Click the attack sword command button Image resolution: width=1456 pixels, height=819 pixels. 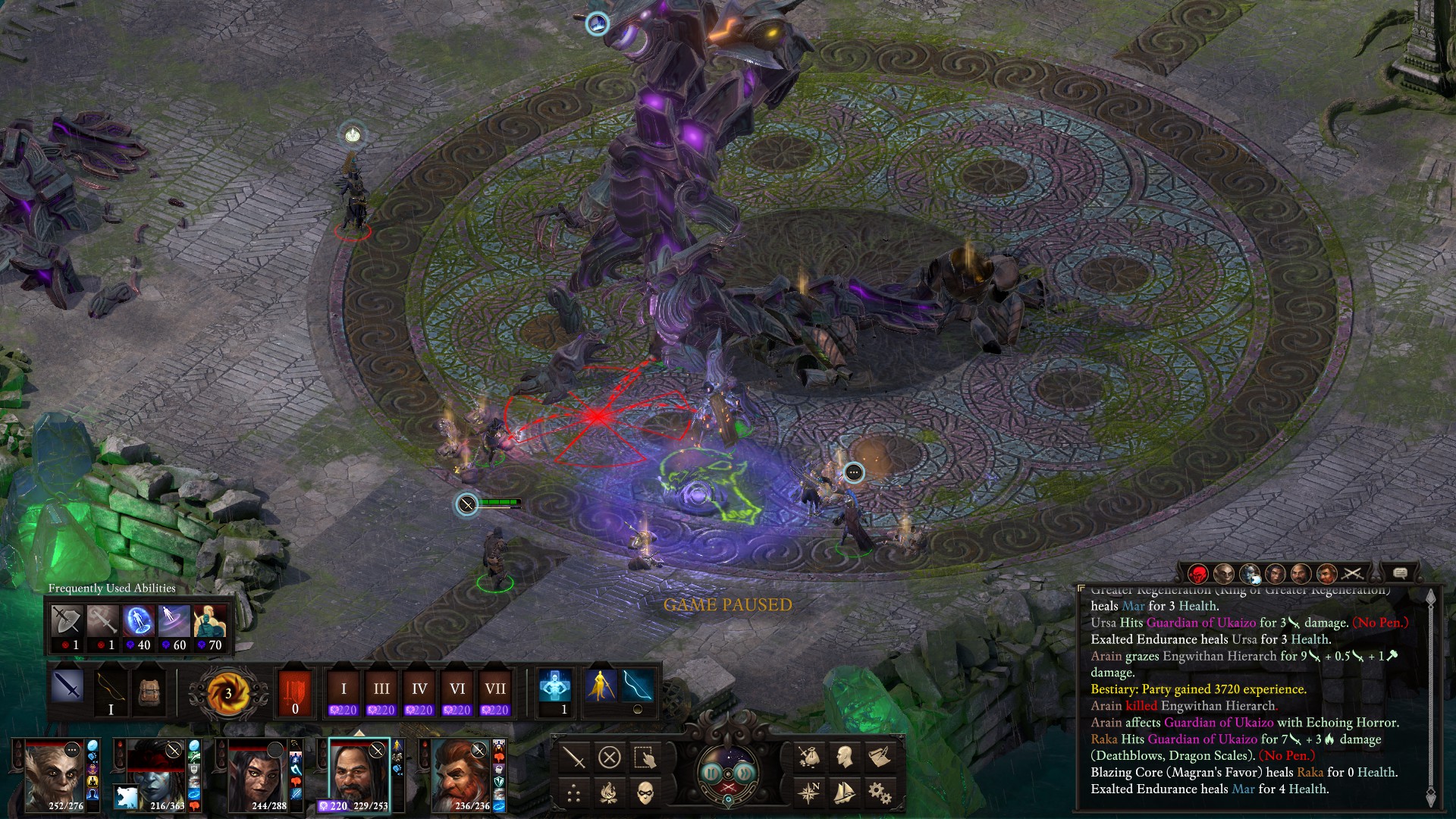pyautogui.click(x=574, y=758)
